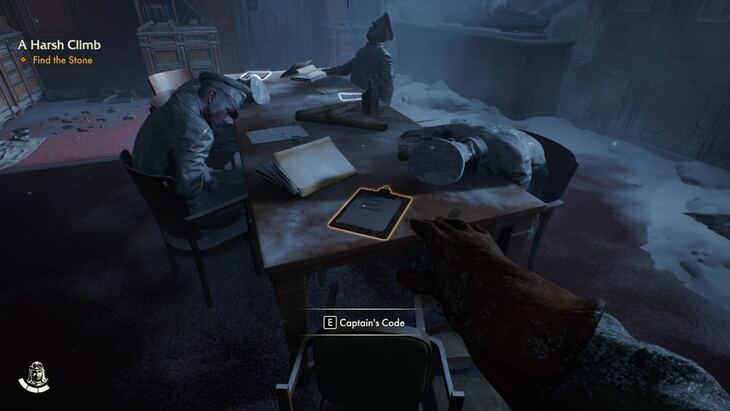Open the A Harsh Climb quest tracker
Screen dimensions: 730x411
59,44
